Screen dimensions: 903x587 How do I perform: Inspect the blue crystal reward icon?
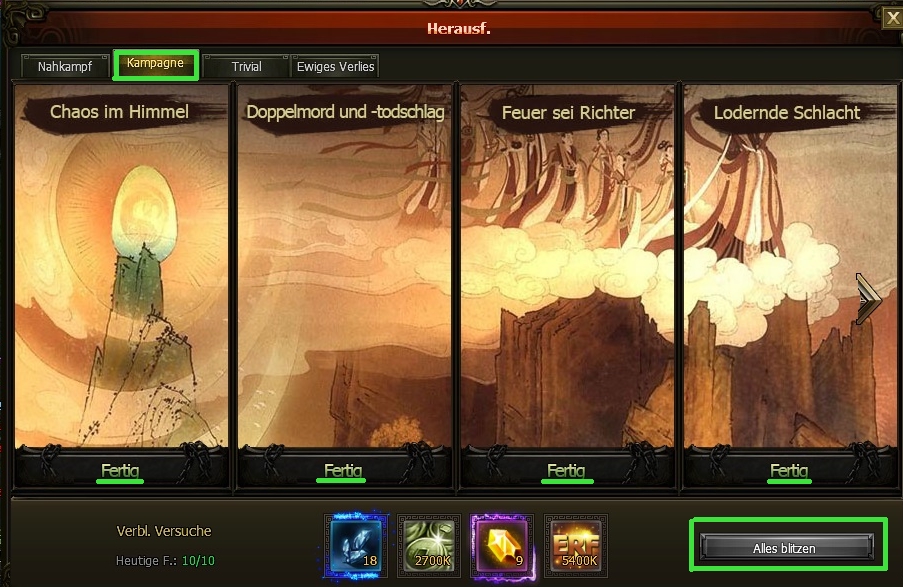[x=356, y=546]
